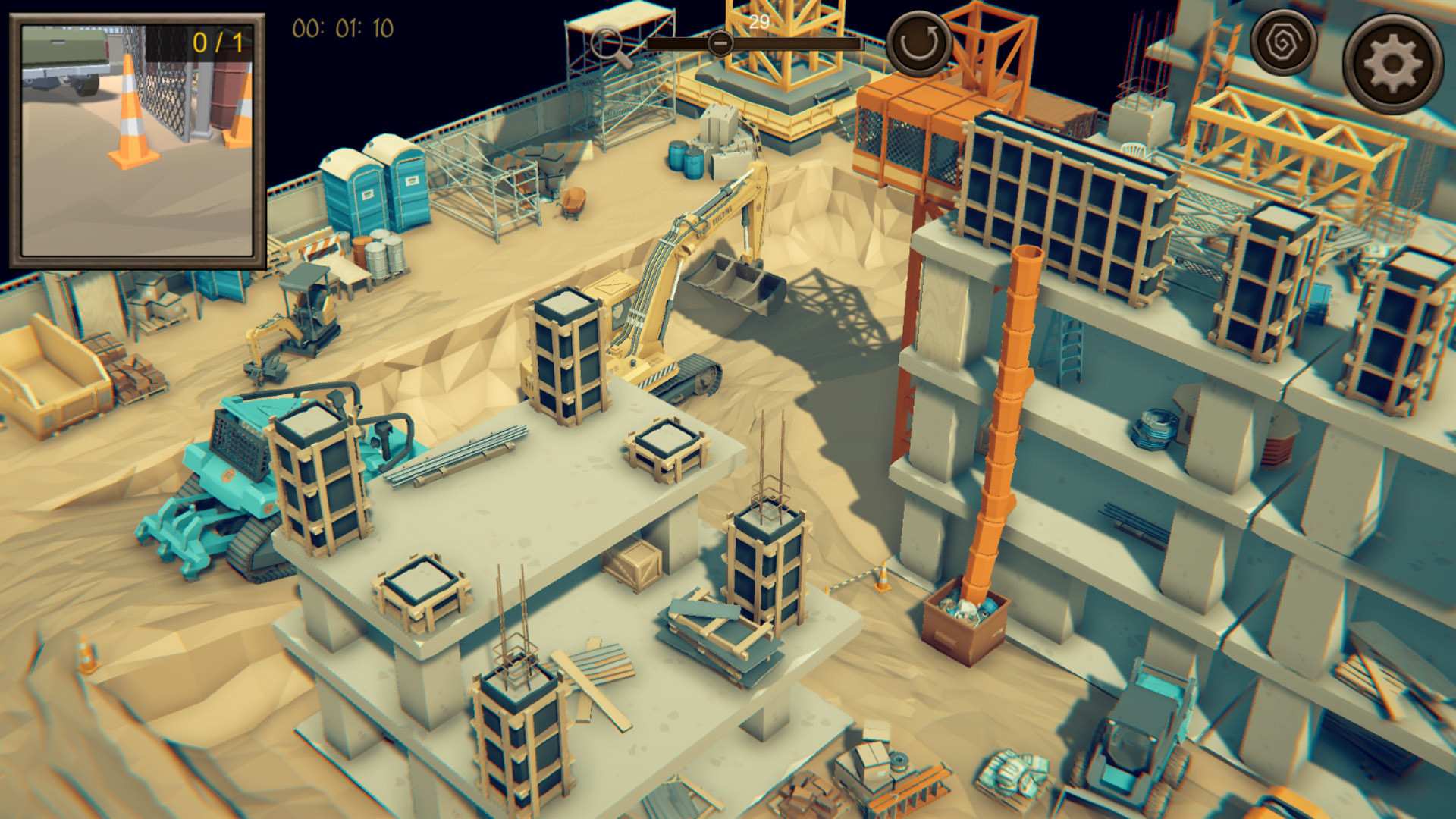Select the magnifying glass zoom icon
This screenshot has height=819, width=1456.
pyautogui.click(x=607, y=42)
